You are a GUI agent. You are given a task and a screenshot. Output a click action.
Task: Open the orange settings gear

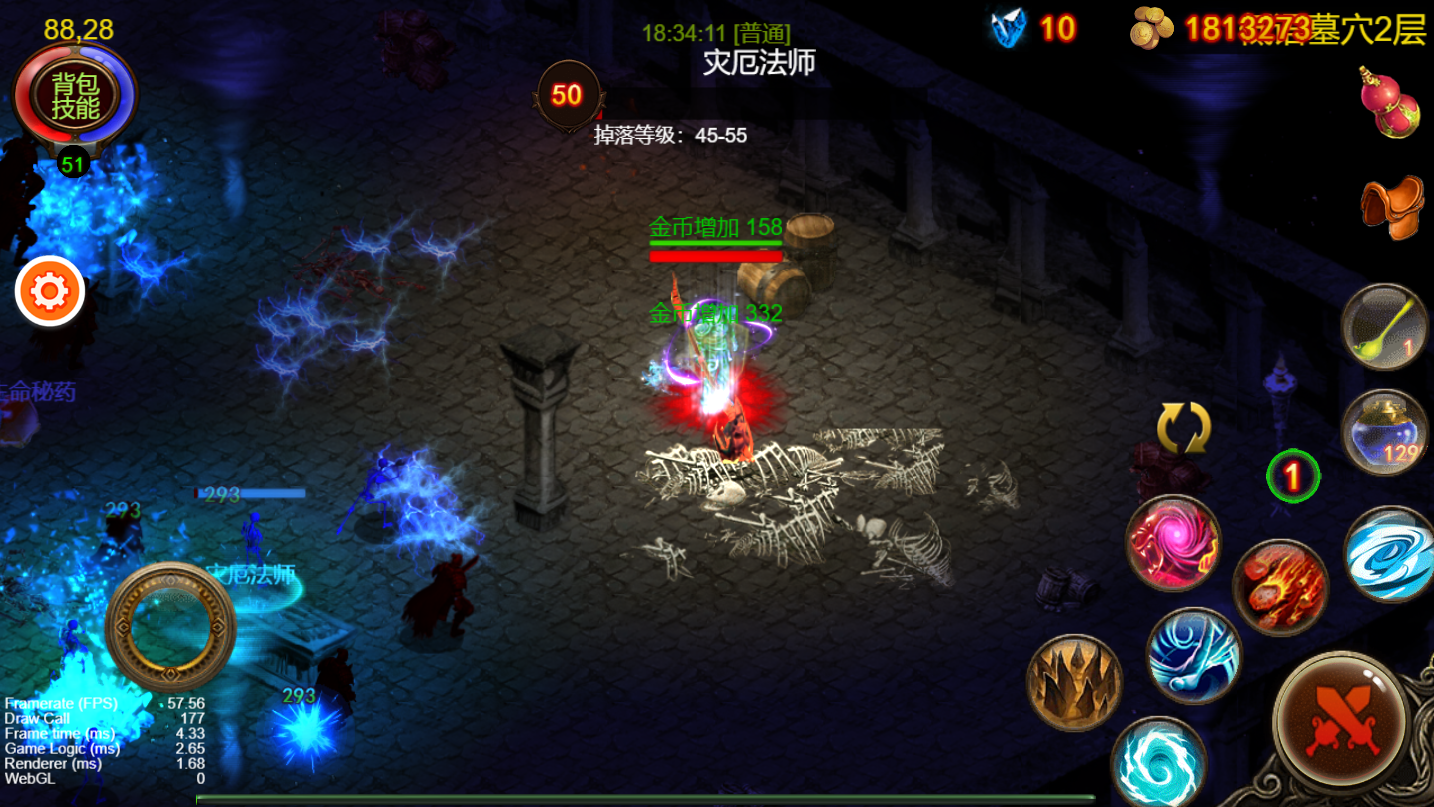49,291
